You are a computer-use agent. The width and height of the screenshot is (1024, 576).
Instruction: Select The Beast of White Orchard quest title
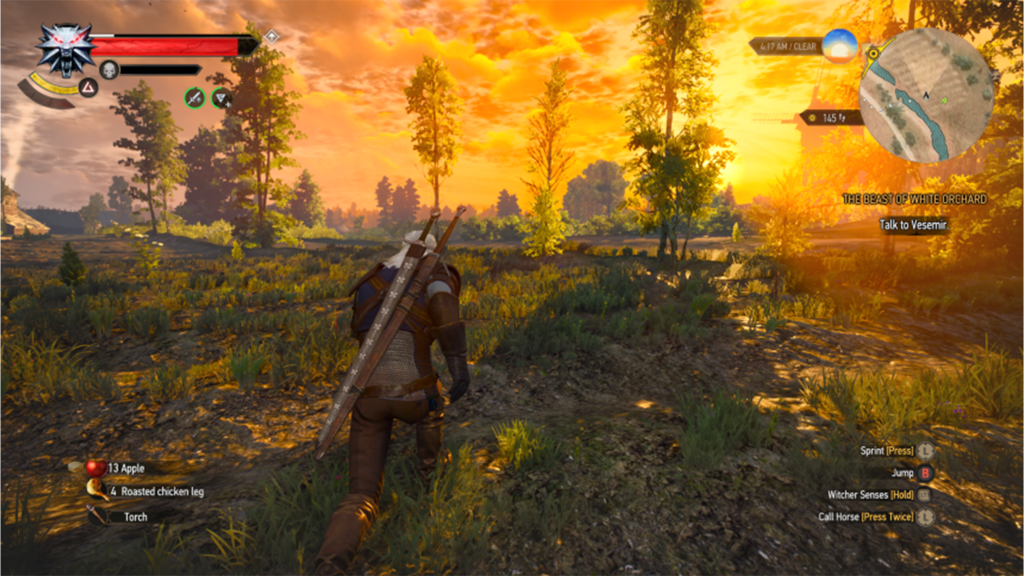tap(914, 199)
